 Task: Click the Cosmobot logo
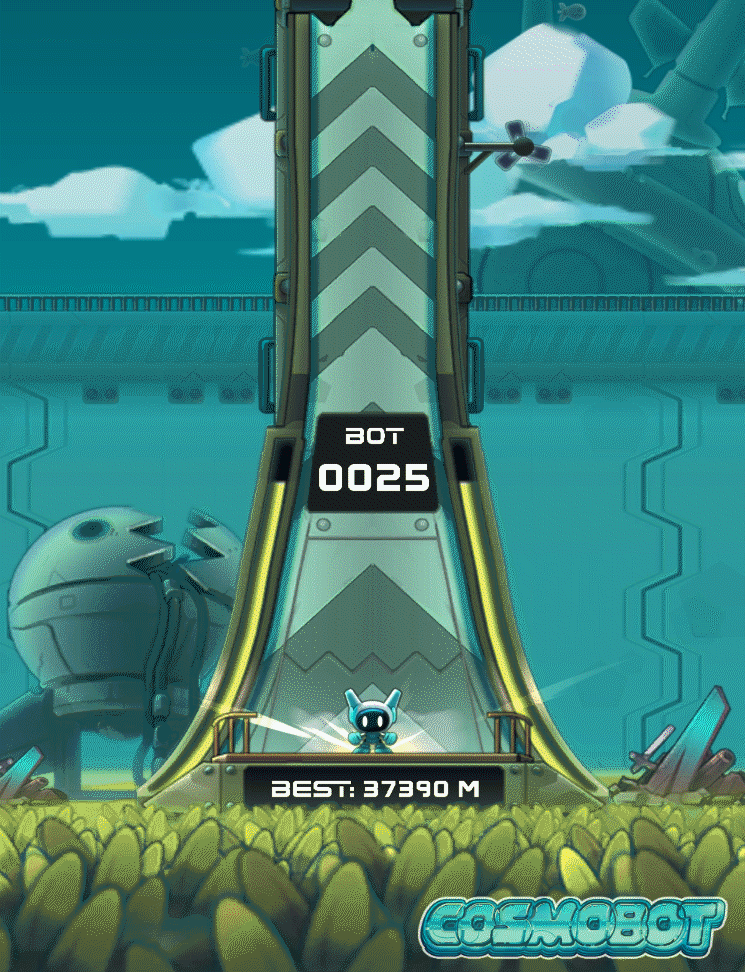pyautogui.click(x=573, y=925)
